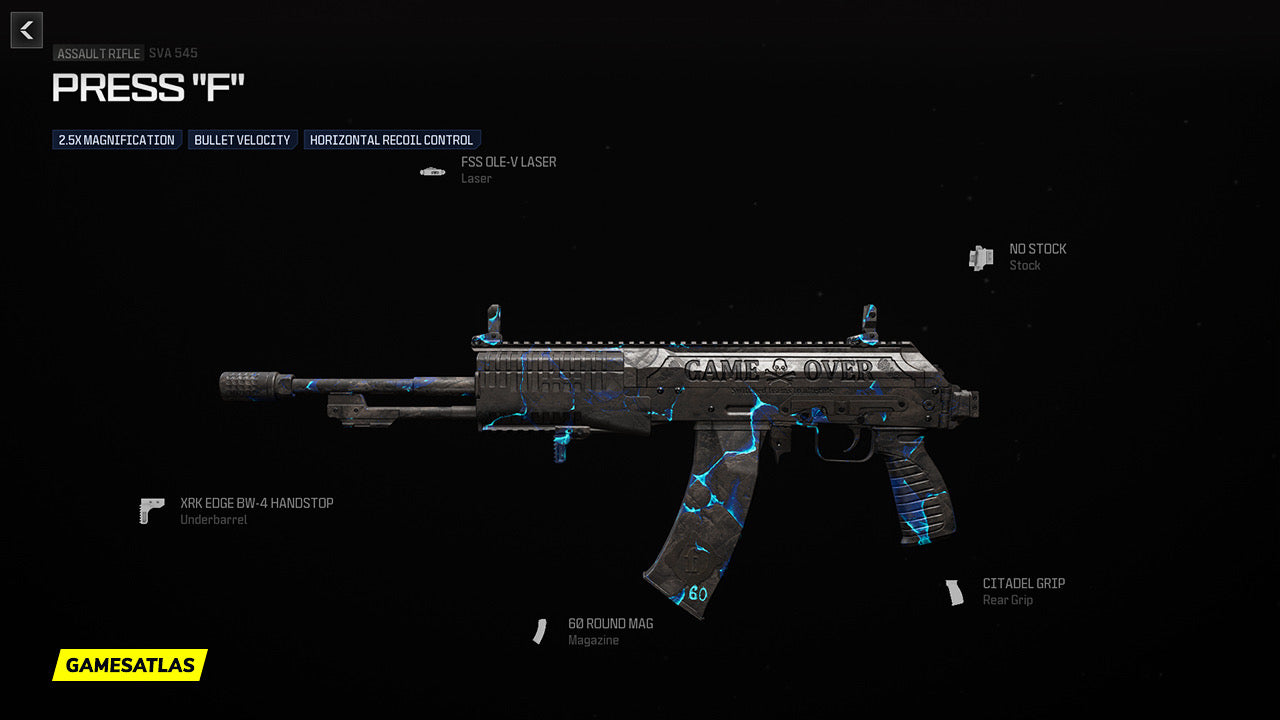Select the FSS OLE-V Laser attachment
The height and width of the screenshot is (720, 1280).
tap(508, 162)
